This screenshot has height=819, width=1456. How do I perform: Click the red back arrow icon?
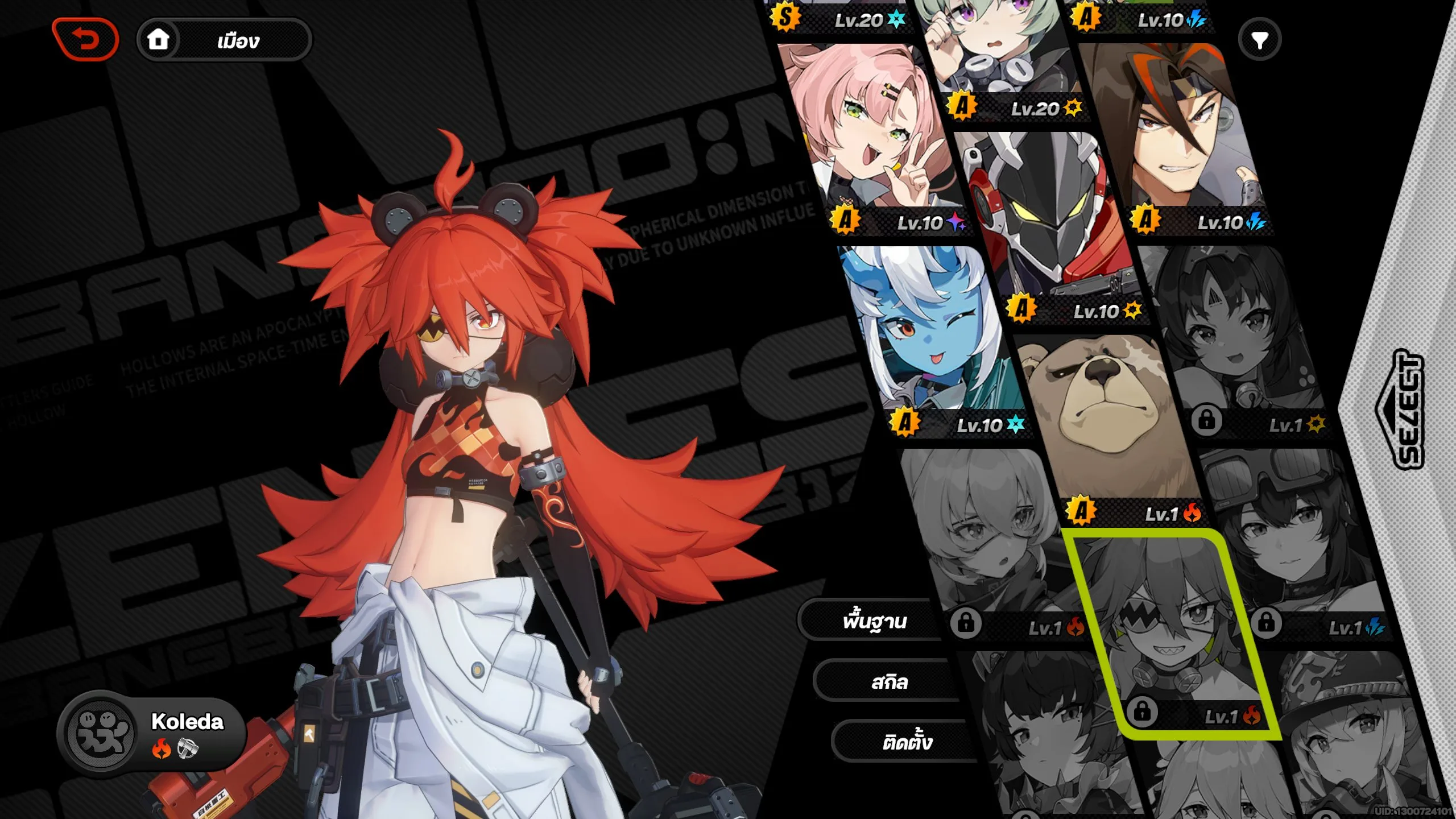coord(84,40)
